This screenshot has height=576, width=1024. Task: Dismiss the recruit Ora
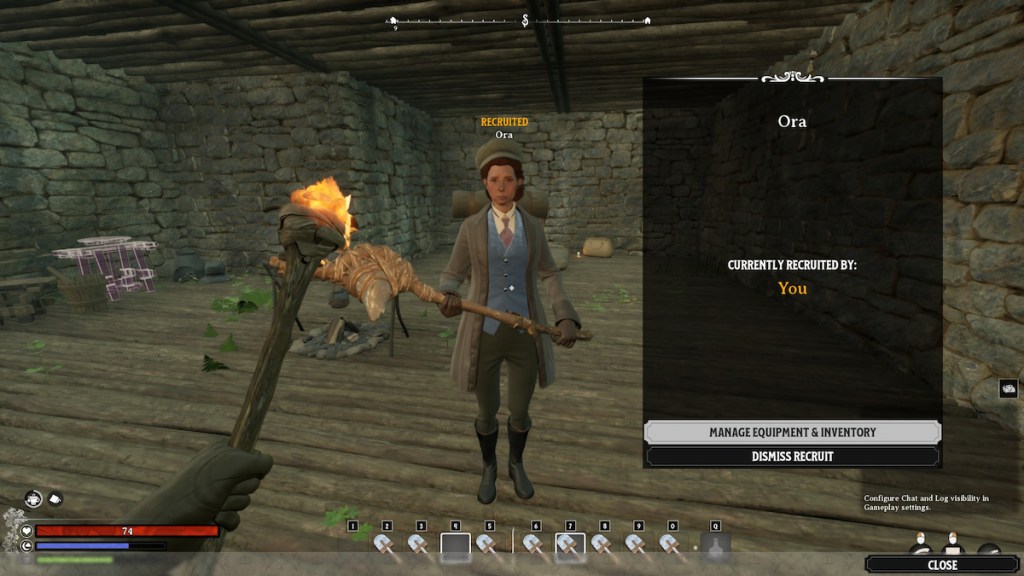792,456
